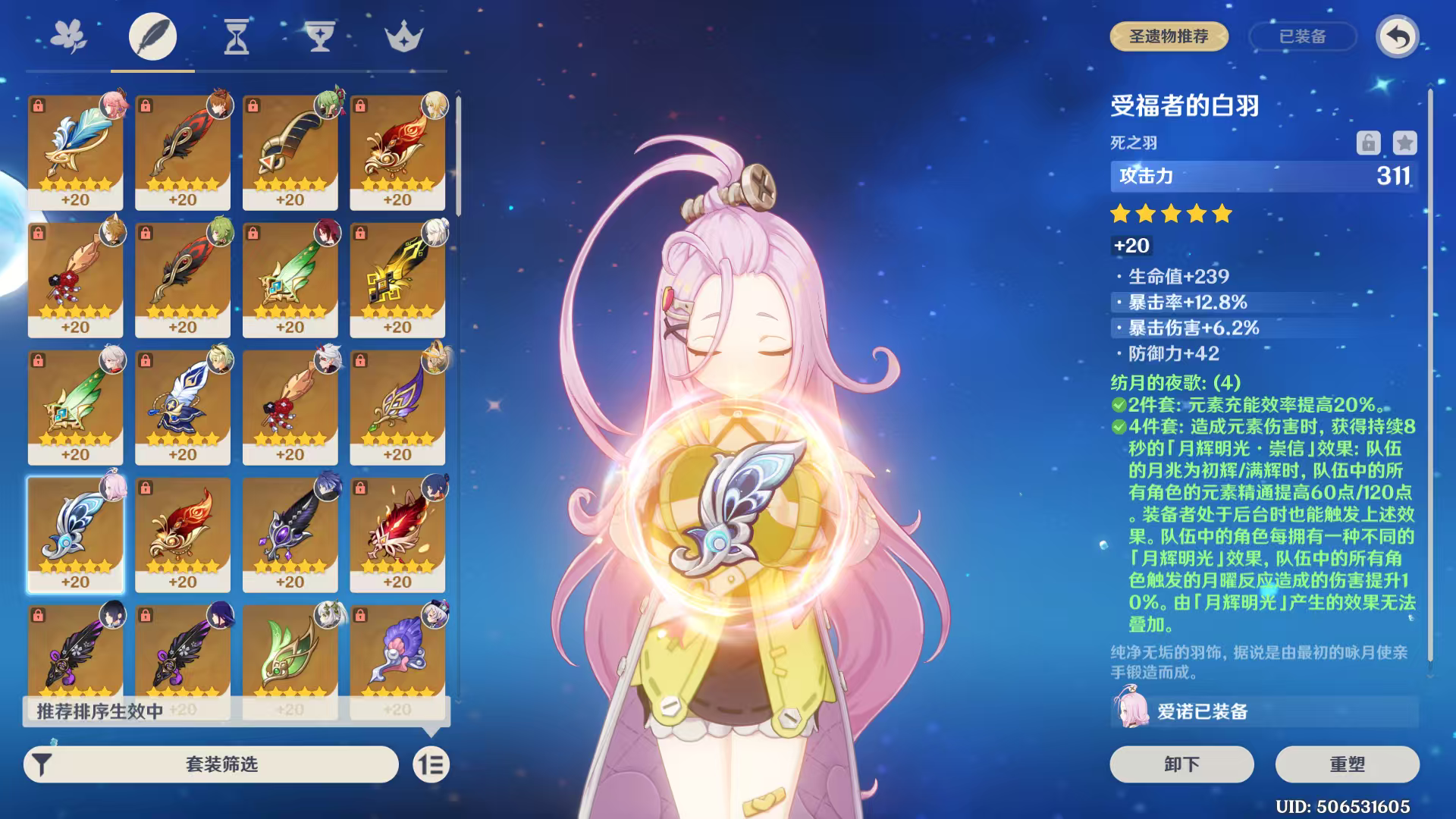Switch to the flower artifact slot tab
This screenshot has width=1456, height=819.
click(x=67, y=36)
